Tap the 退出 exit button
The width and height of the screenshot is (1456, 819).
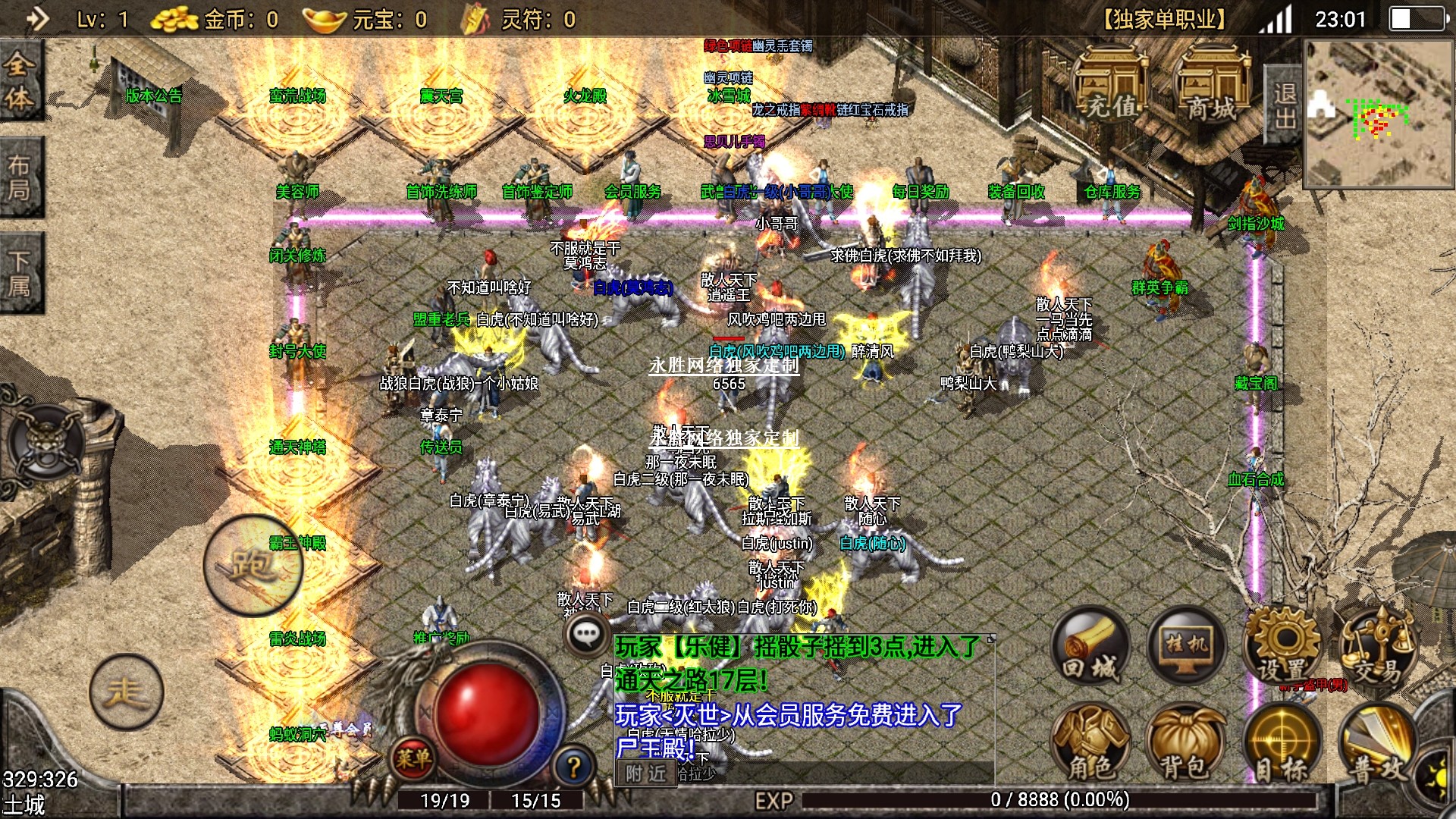1285,106
